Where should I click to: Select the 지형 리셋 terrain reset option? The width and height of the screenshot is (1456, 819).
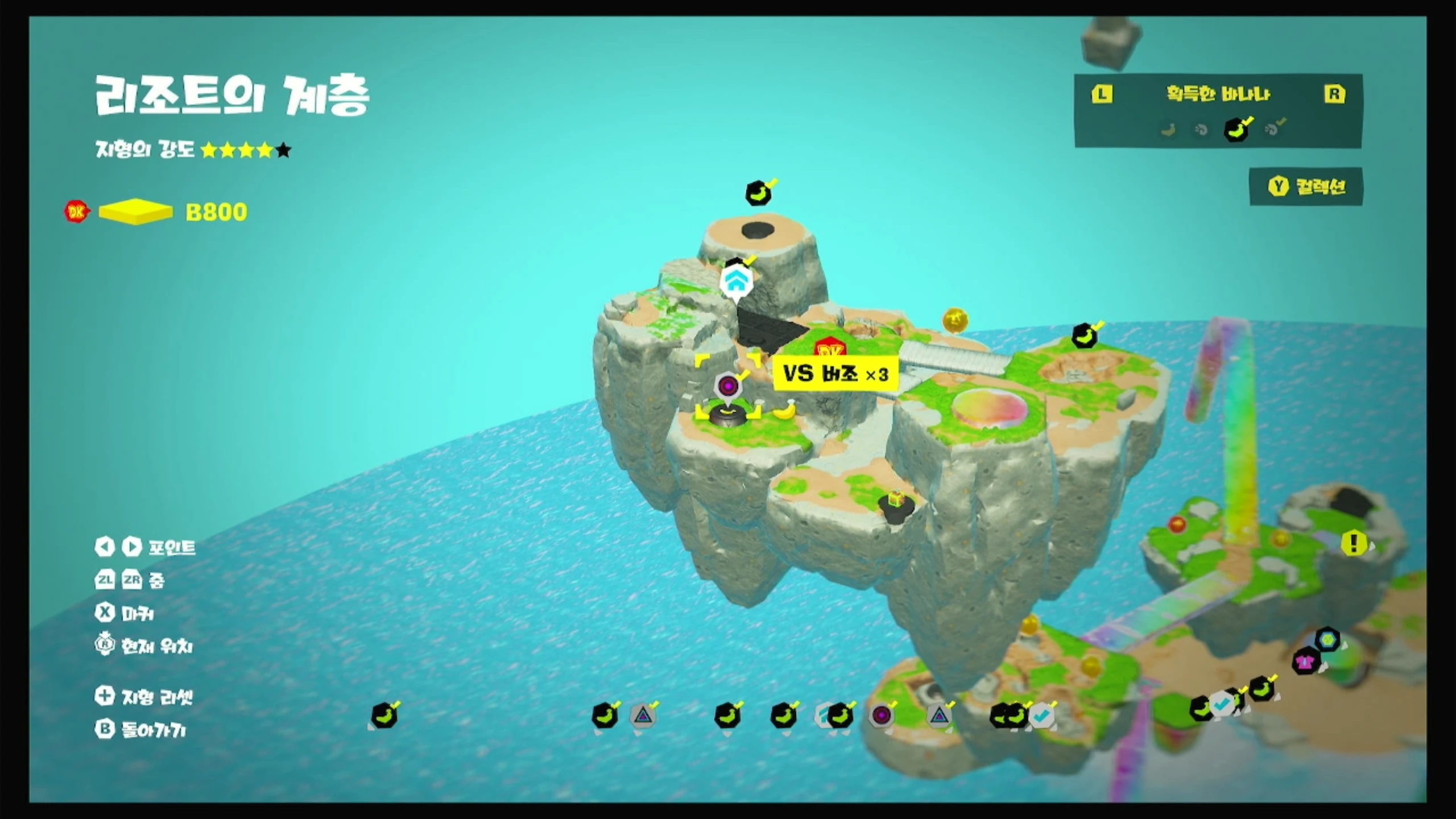click(145, 697)
